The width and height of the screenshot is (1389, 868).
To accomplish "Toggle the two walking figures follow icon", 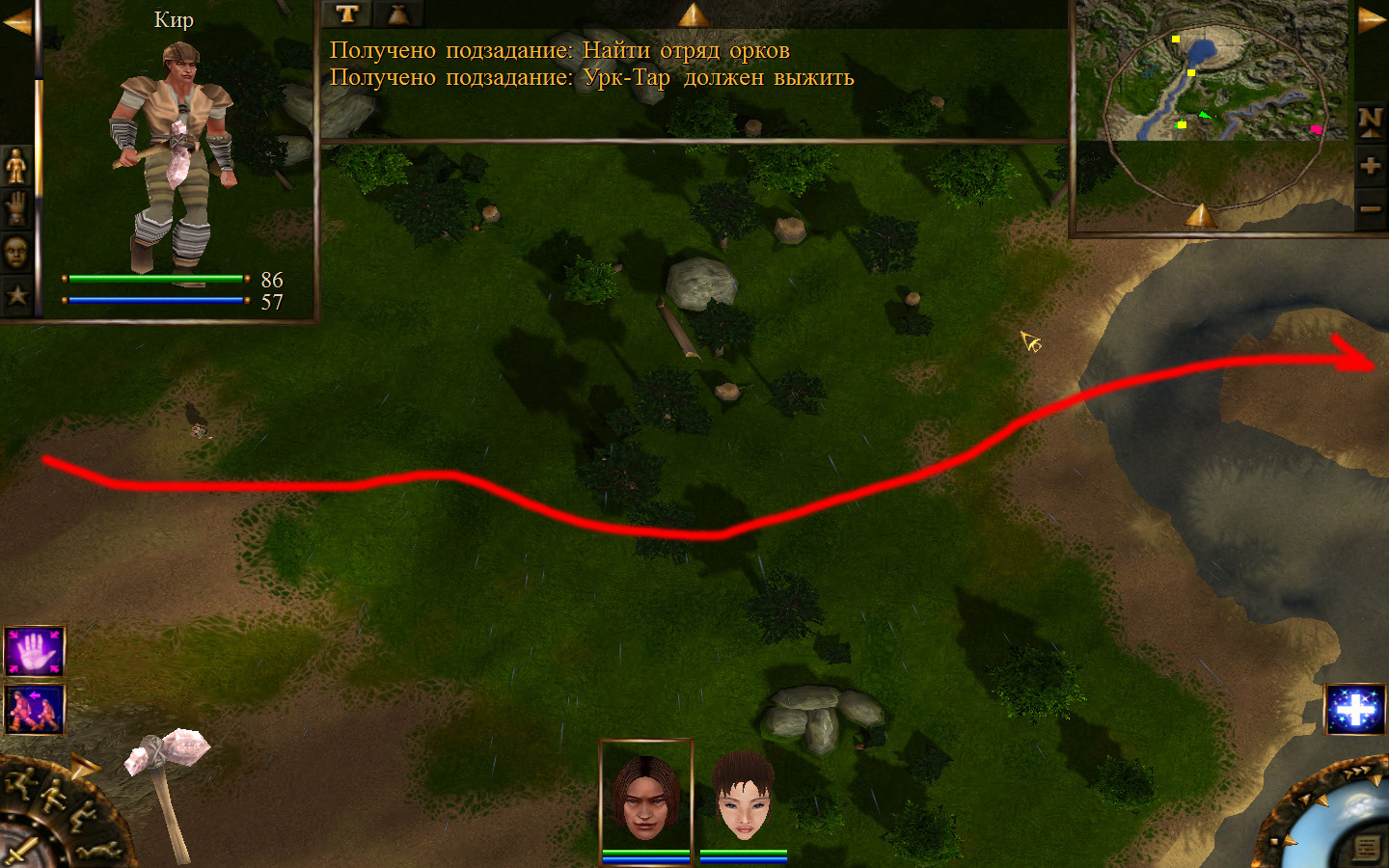I will 35,710.
